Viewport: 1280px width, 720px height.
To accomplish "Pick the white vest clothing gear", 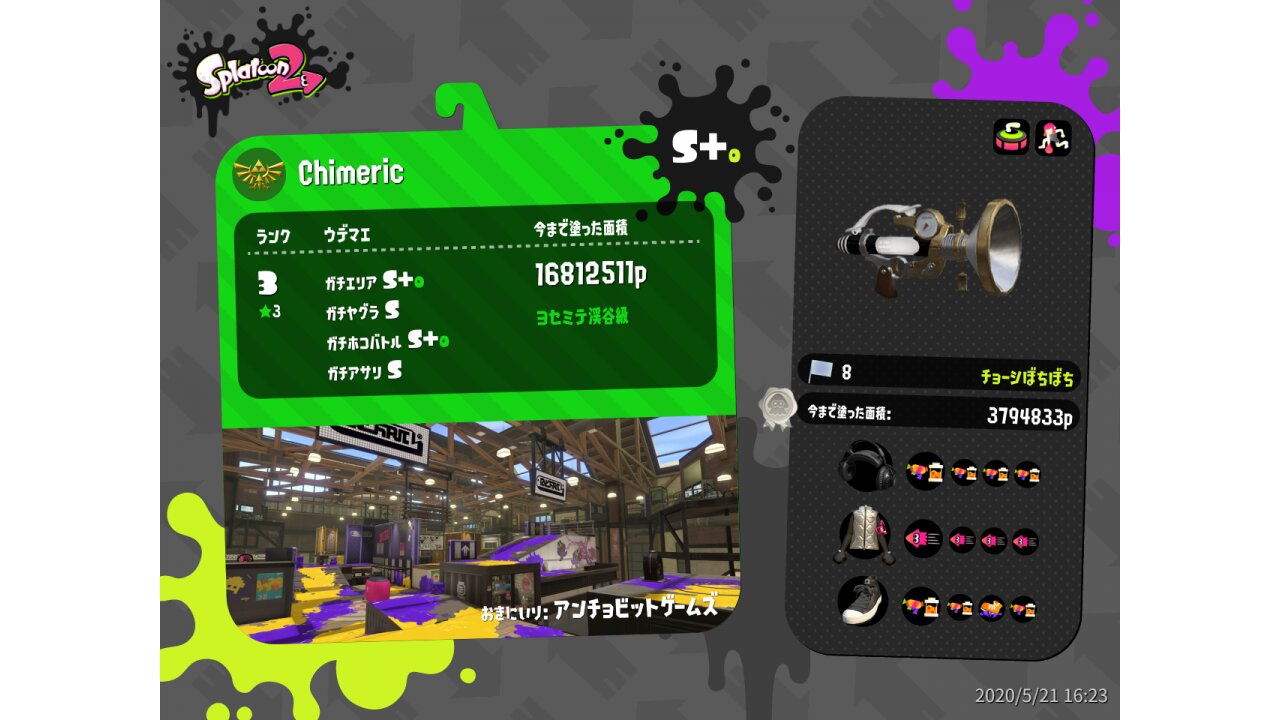I will click(x=864, y=534).
